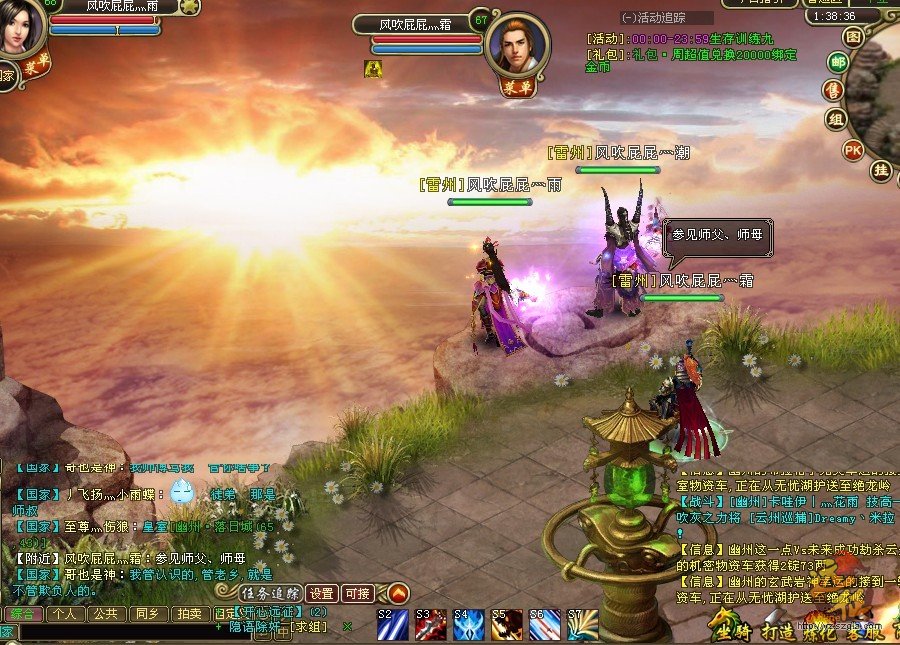The width and height of the screenshot is (900, 645).
Task: Open the 组 team button
Action: click(834, 120)
